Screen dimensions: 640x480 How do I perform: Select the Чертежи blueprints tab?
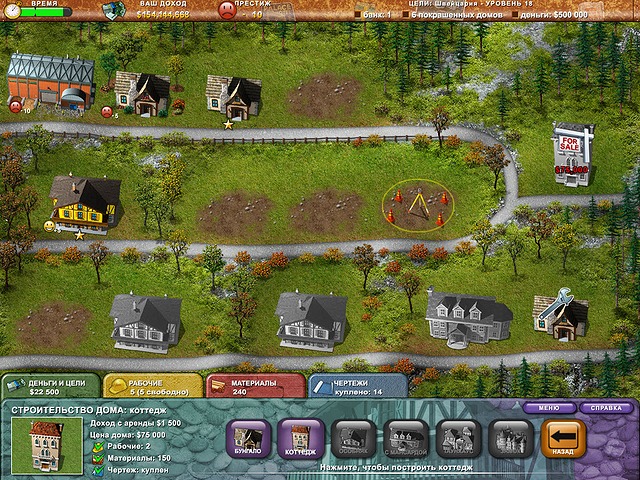pyautogui.click(x=356, y=386)
